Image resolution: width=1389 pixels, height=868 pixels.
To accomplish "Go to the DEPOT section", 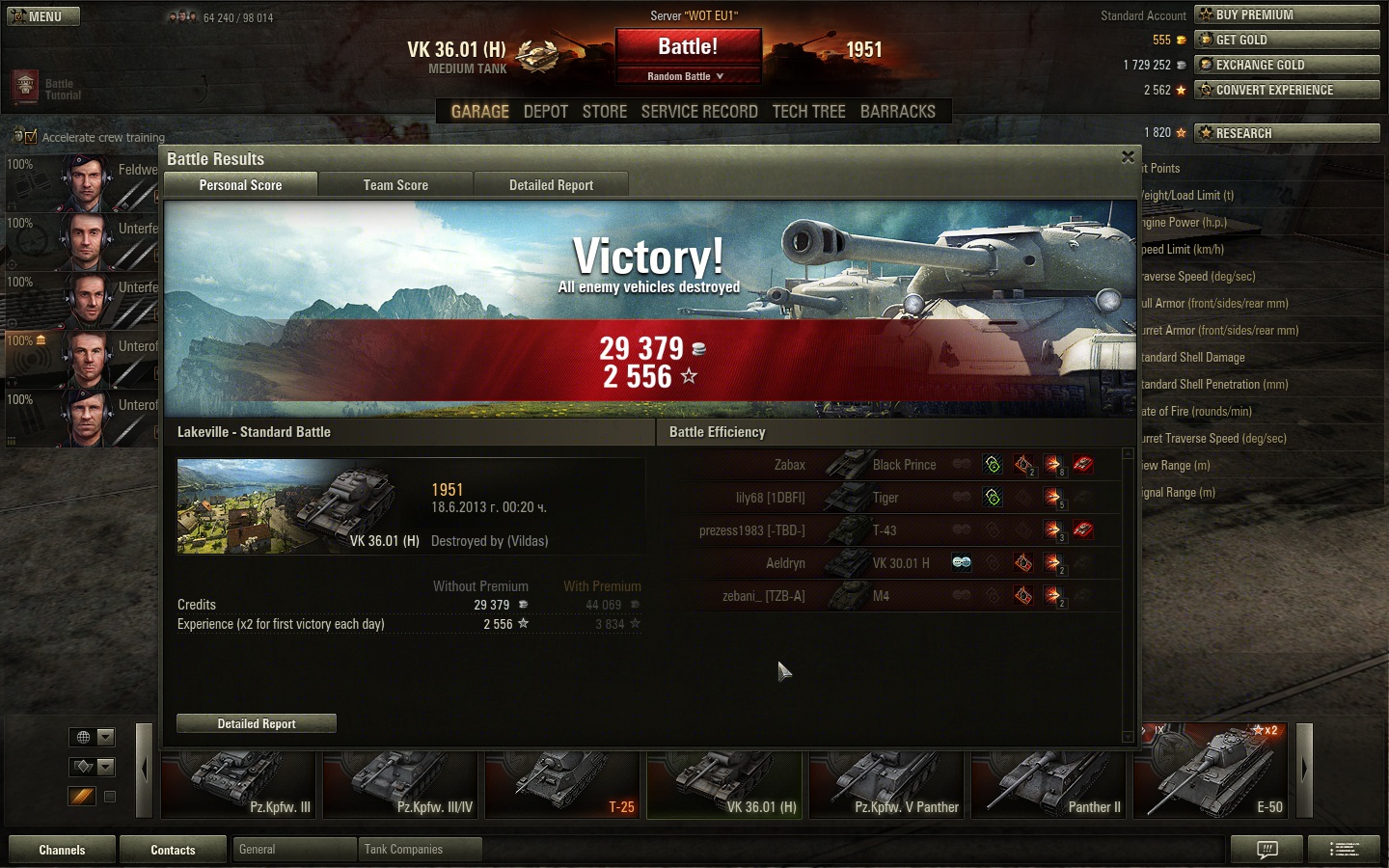I will (545, 112).
